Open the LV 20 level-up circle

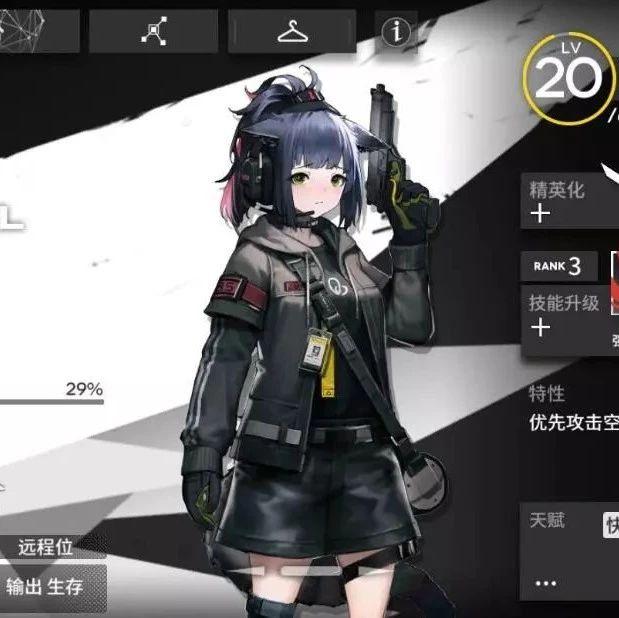pos(568,78)
